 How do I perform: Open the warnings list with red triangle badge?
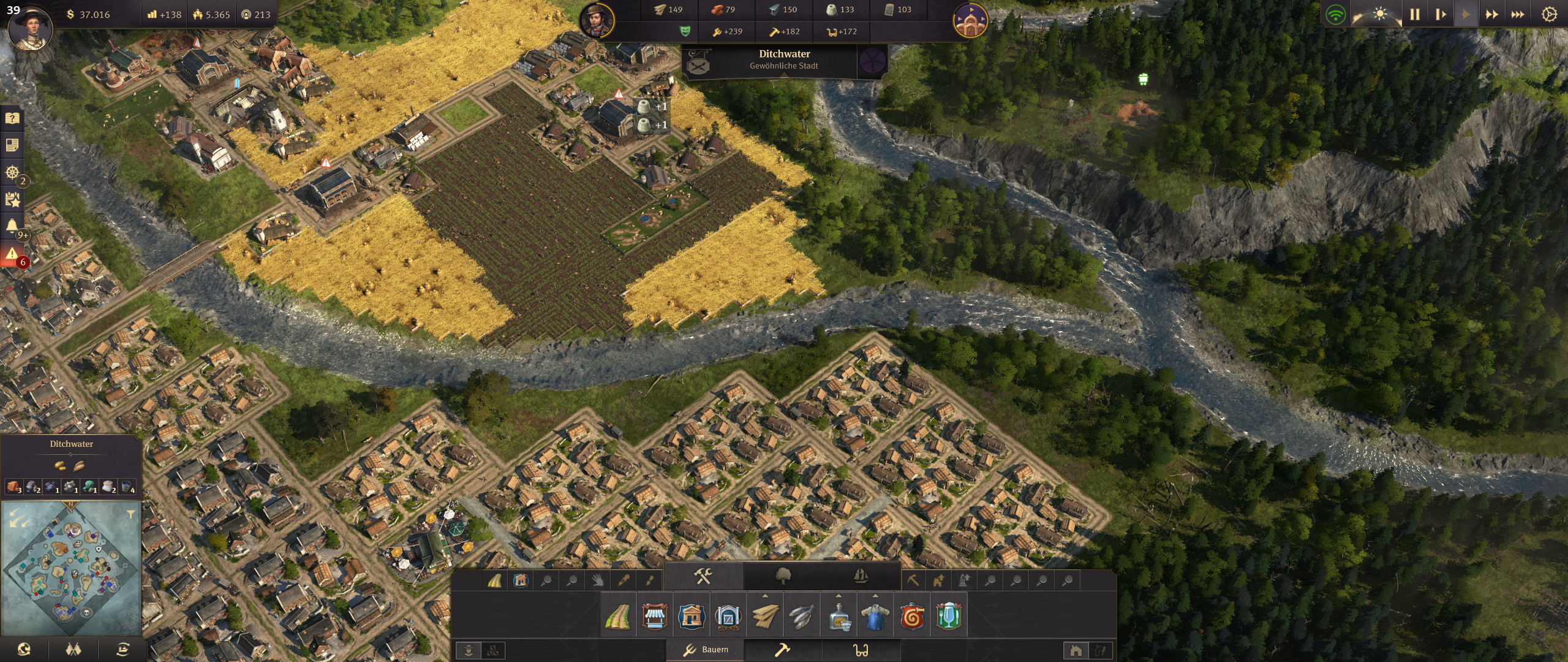[11, 251]
